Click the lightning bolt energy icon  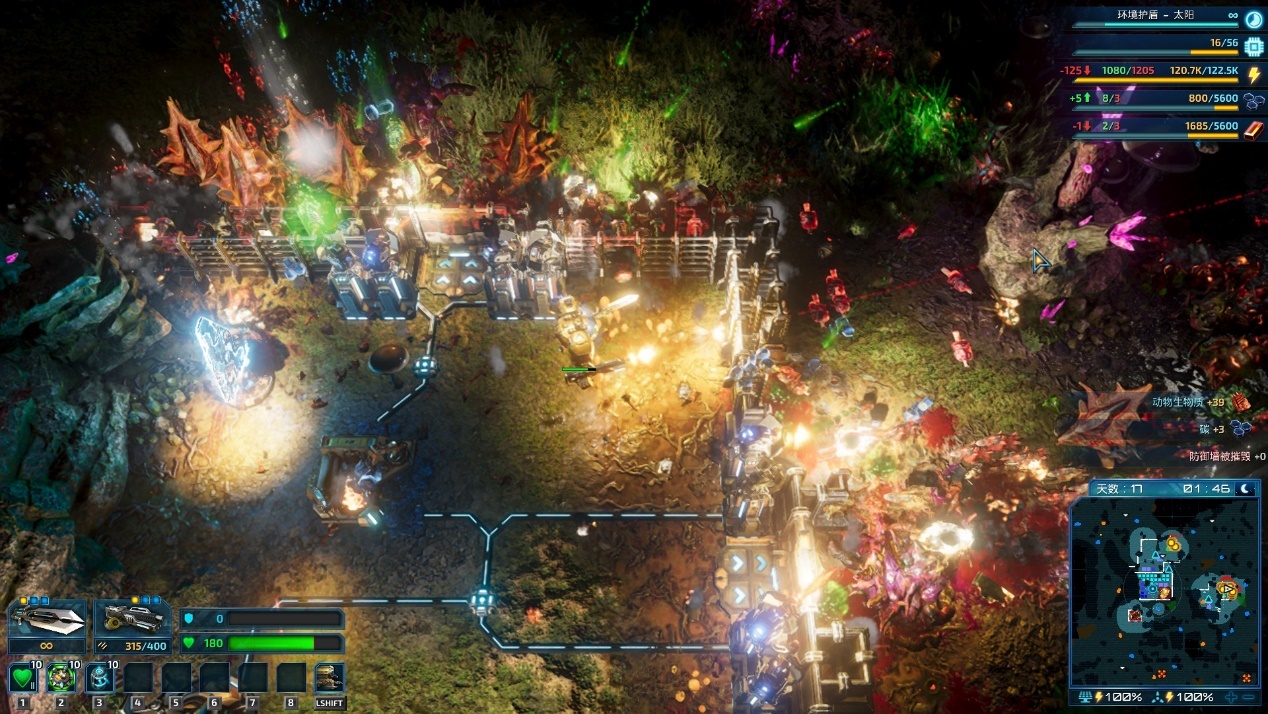tap(1253, 73)
